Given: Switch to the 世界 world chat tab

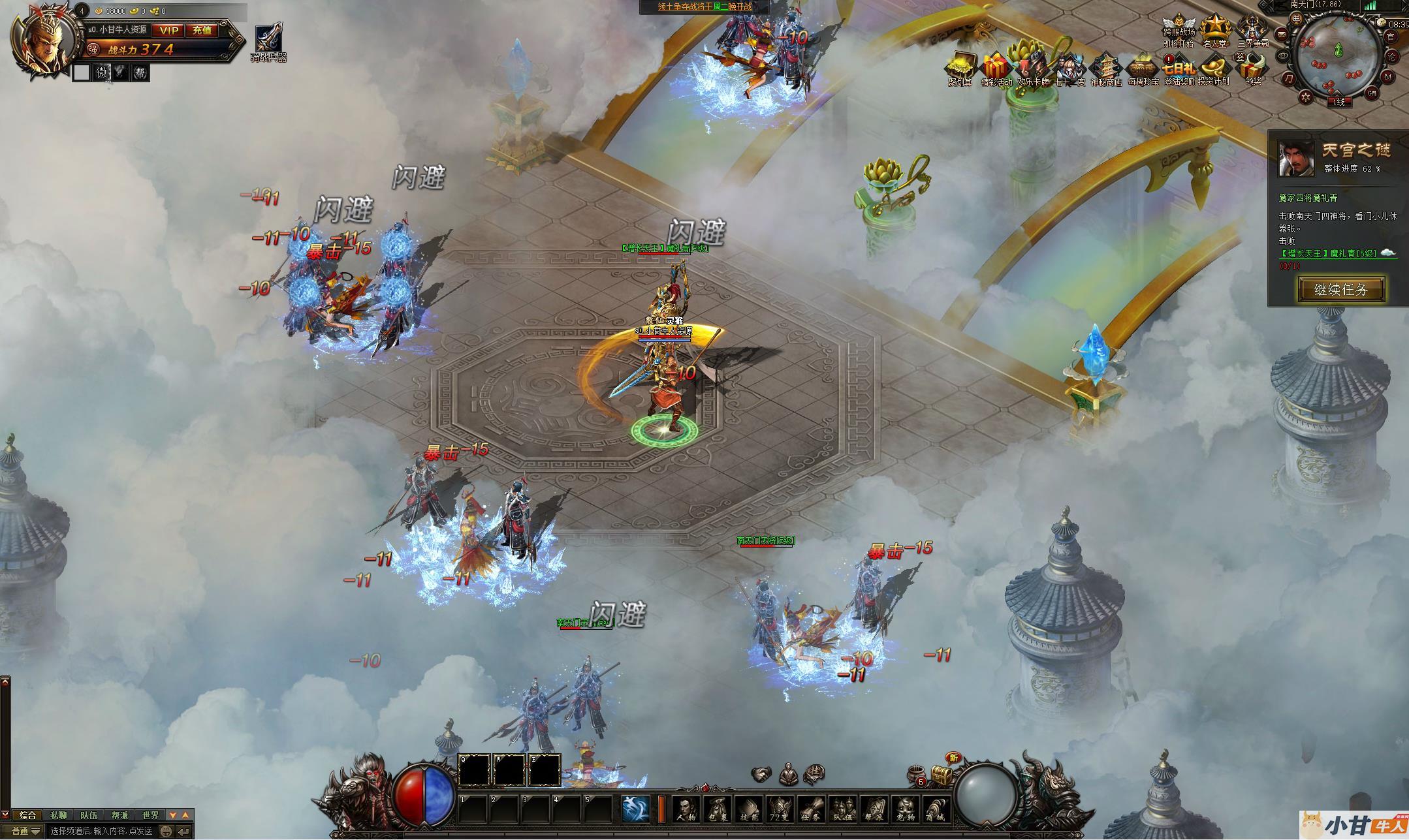Looking at the screenshot, I should [x=150, y=815].
